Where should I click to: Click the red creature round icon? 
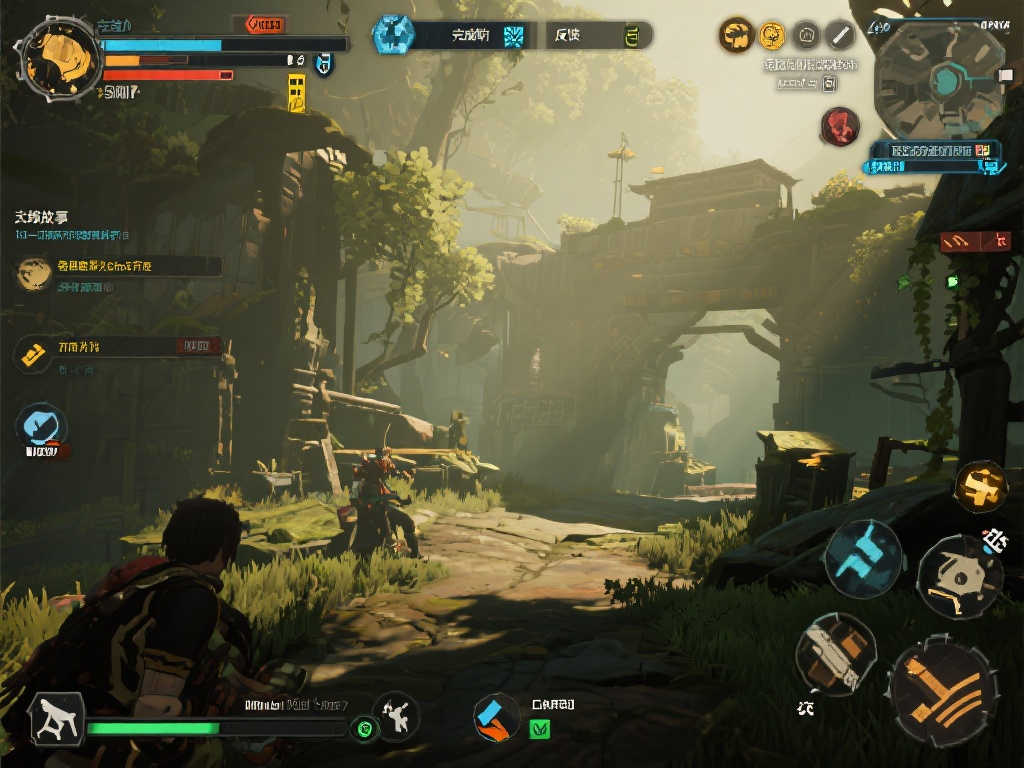pos(840,126)
